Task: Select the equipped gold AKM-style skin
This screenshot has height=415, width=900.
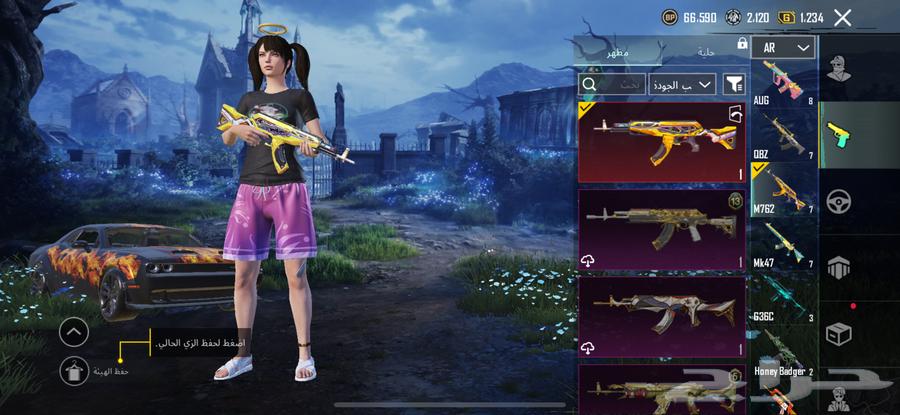Action: tap(661, 142)
